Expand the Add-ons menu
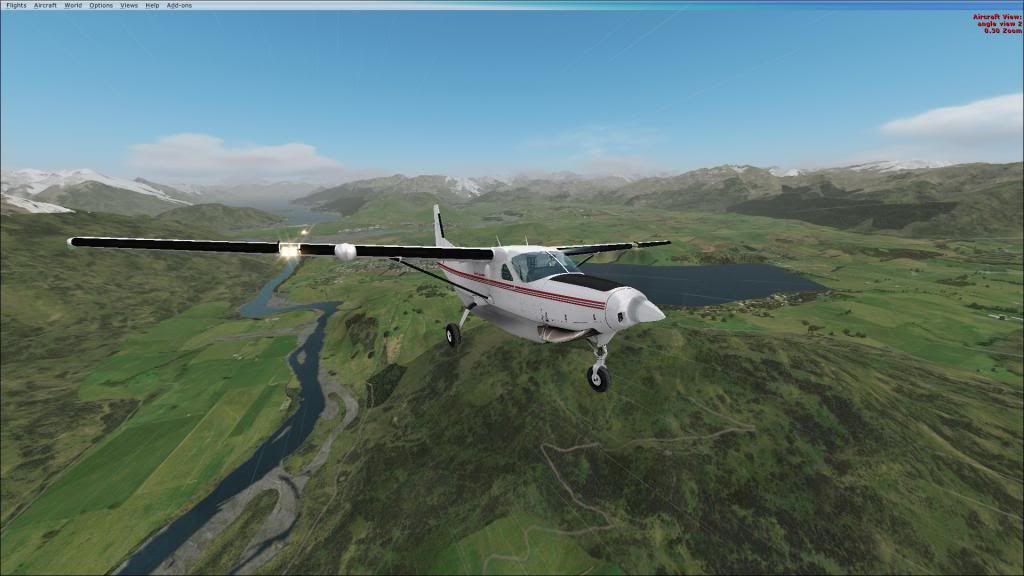Screen dimensions: 1024x576 tap(179, 5)
